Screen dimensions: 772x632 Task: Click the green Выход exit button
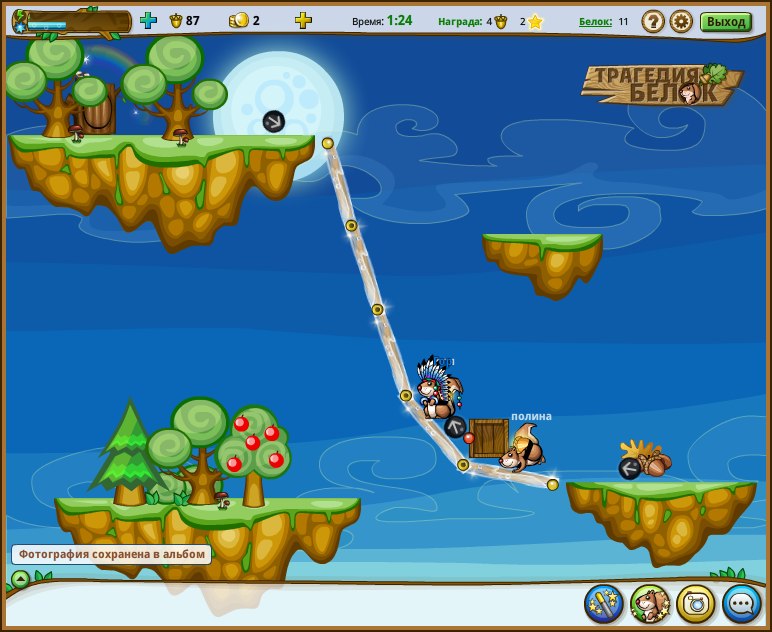pyautogui.click(x=725, y=21)
